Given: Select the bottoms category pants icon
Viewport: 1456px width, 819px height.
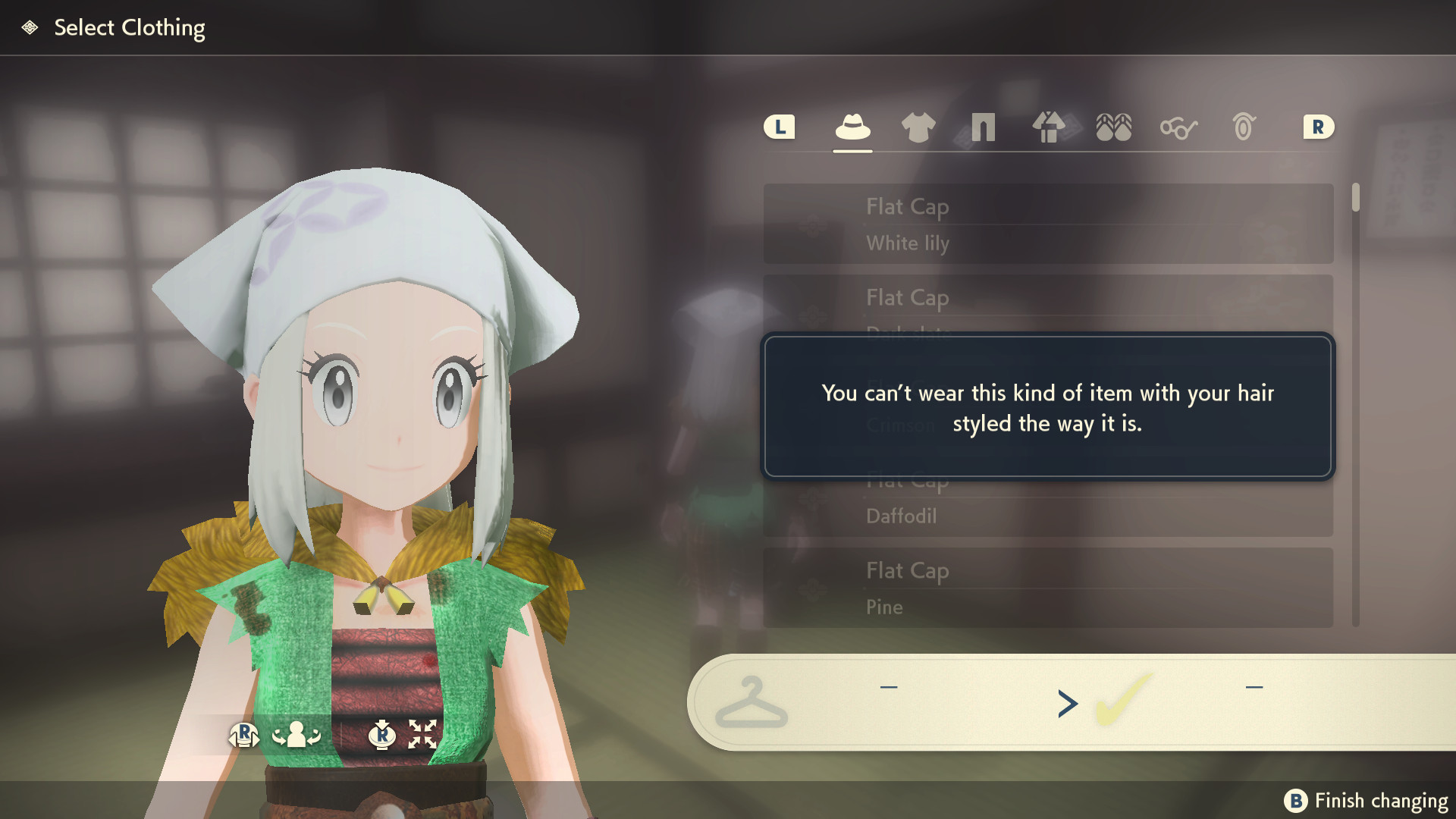Looking at the screenshot, I should click(983, 127).
